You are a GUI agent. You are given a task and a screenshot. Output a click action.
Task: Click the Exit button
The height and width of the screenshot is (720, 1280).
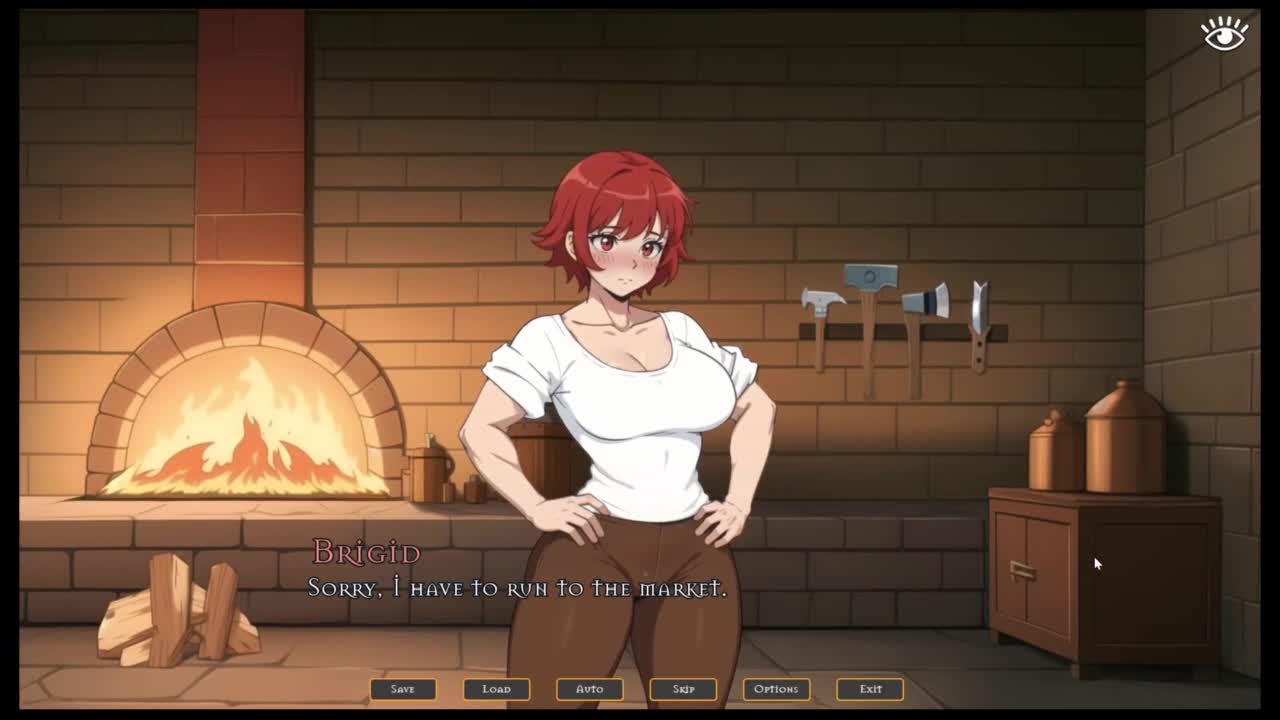coord(870,689)
